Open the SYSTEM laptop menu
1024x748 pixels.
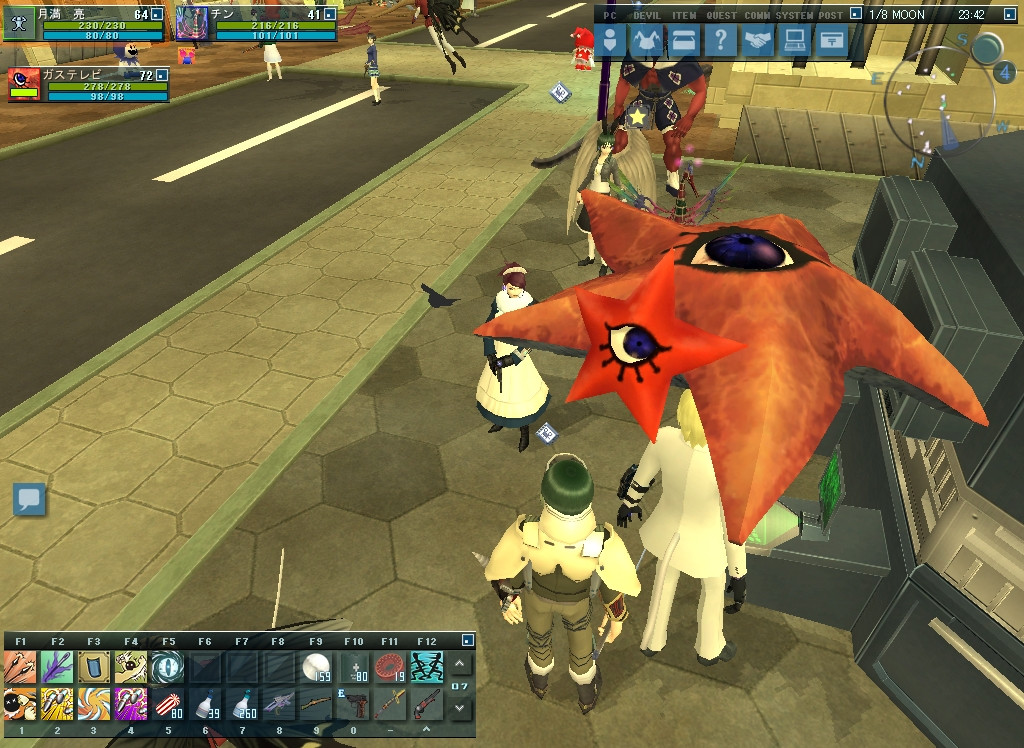pos(794,41)
